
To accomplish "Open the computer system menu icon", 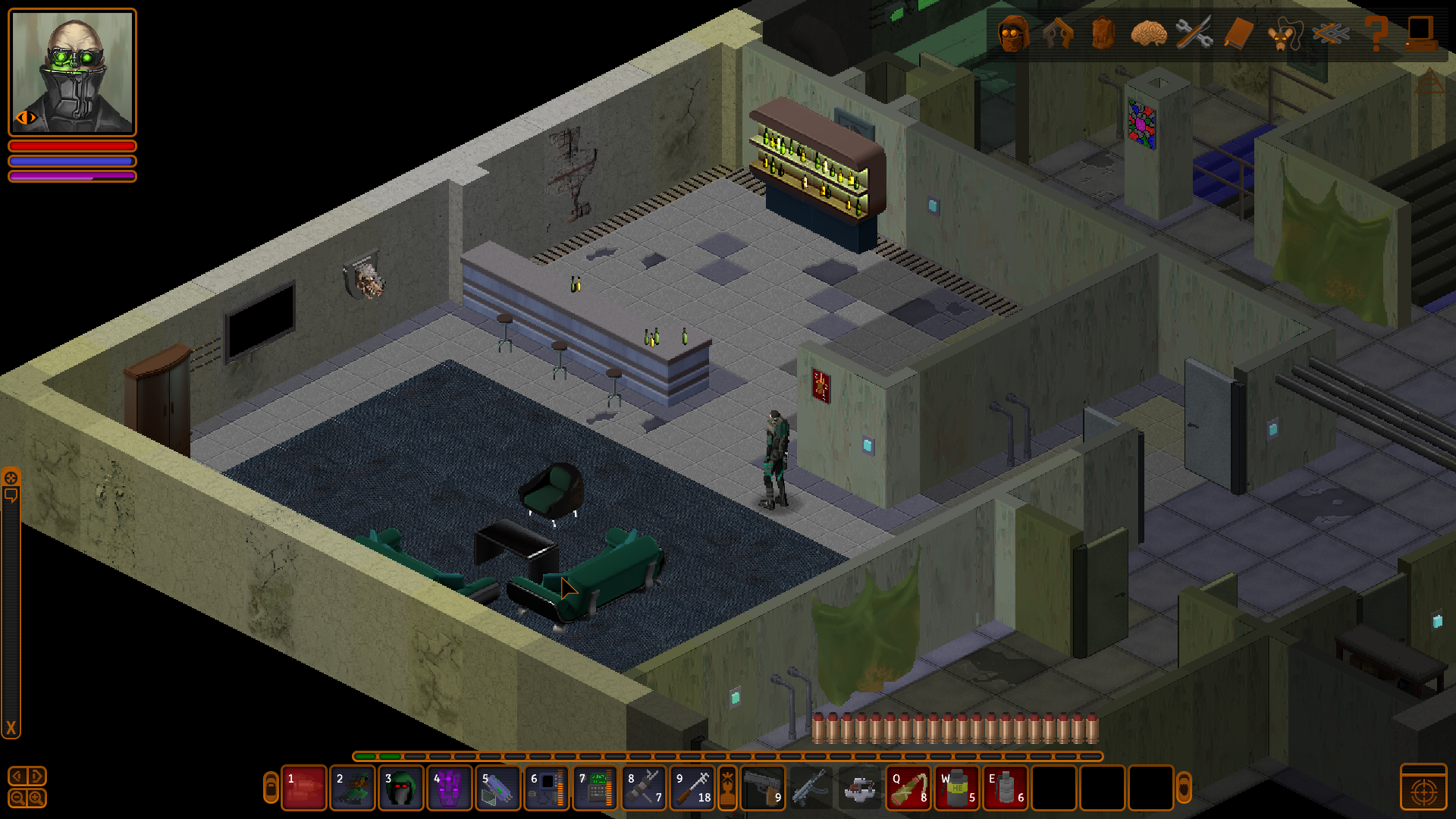I will coord(1420,34).
